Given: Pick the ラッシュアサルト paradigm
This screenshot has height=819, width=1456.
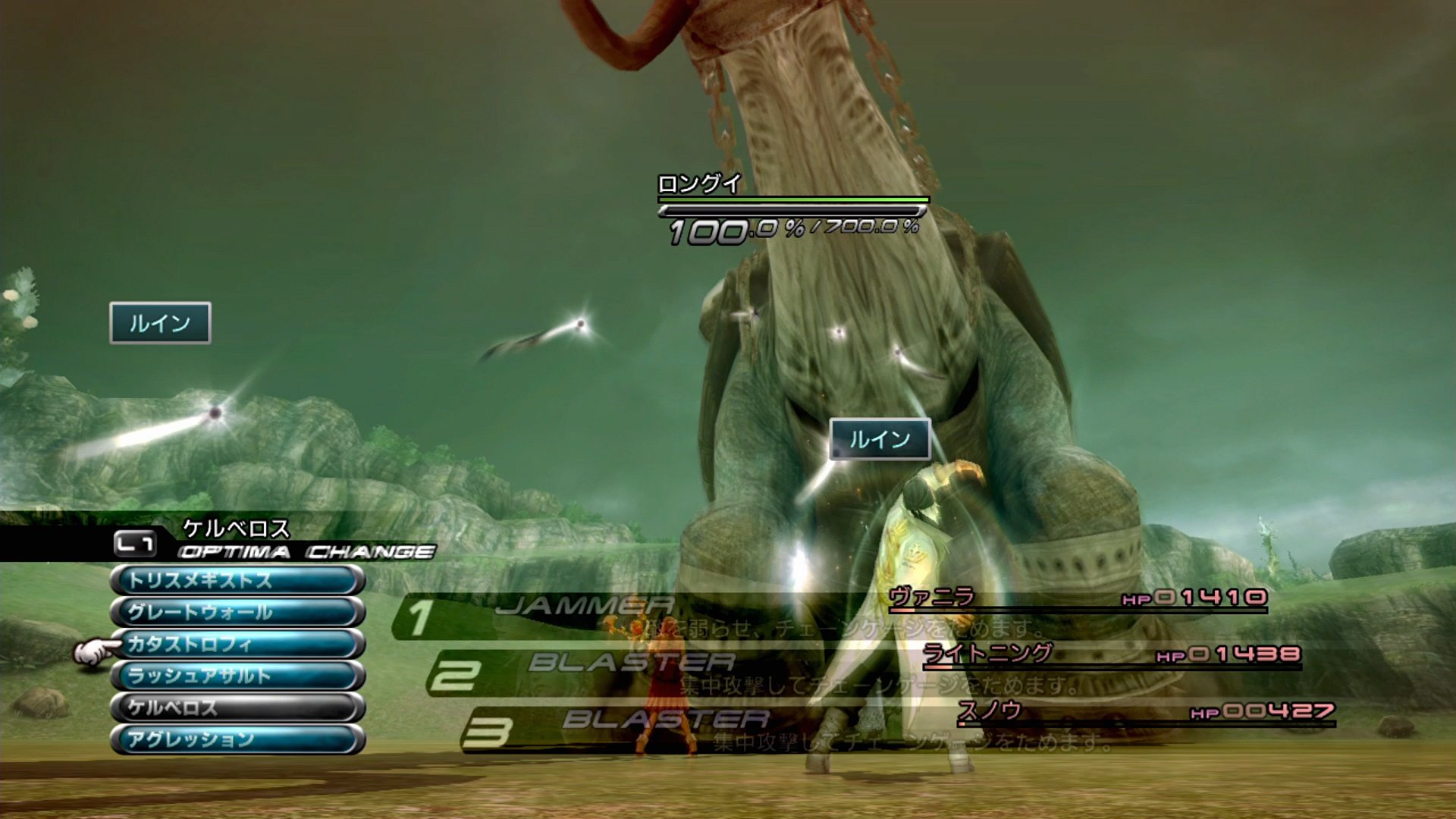Looking at the screenshot, I should click(x=237, y=676).
